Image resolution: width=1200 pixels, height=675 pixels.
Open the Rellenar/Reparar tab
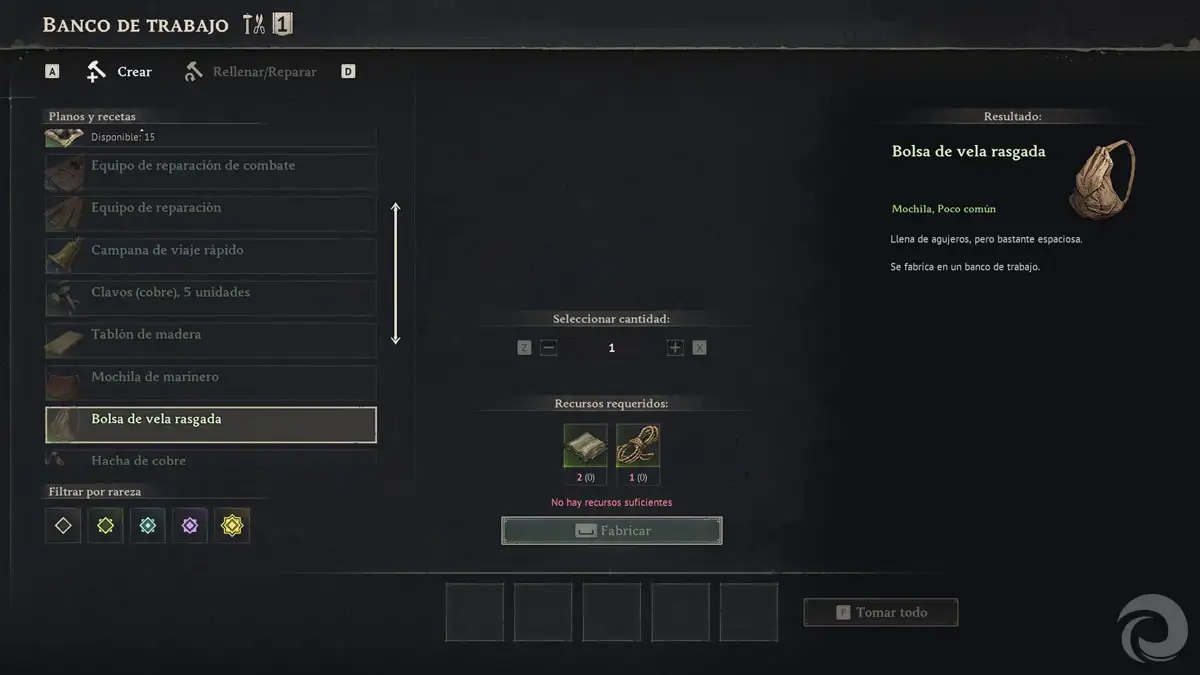(251, 72)
